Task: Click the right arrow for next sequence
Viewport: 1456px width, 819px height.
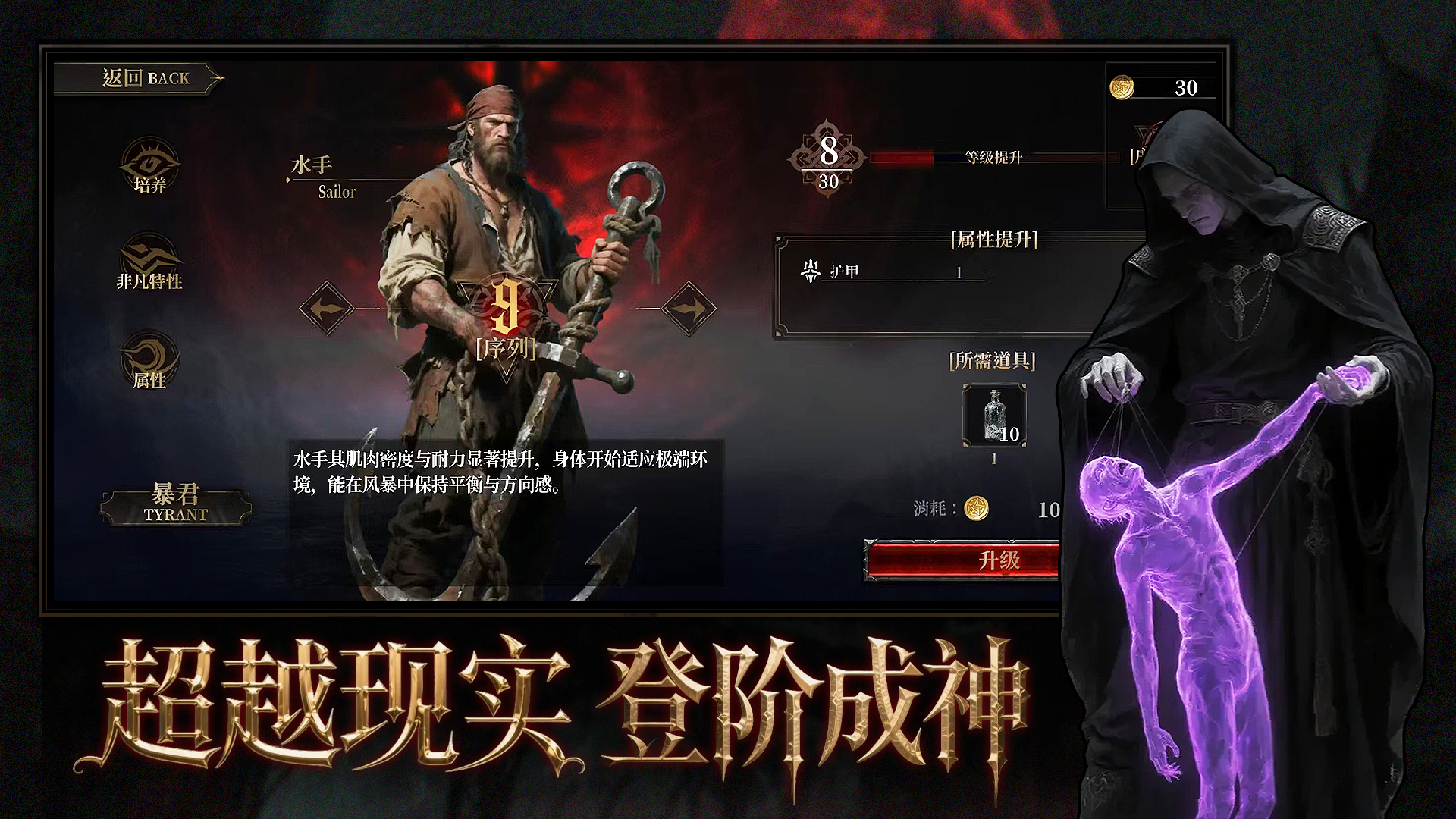Action: [x=690, y=308]
